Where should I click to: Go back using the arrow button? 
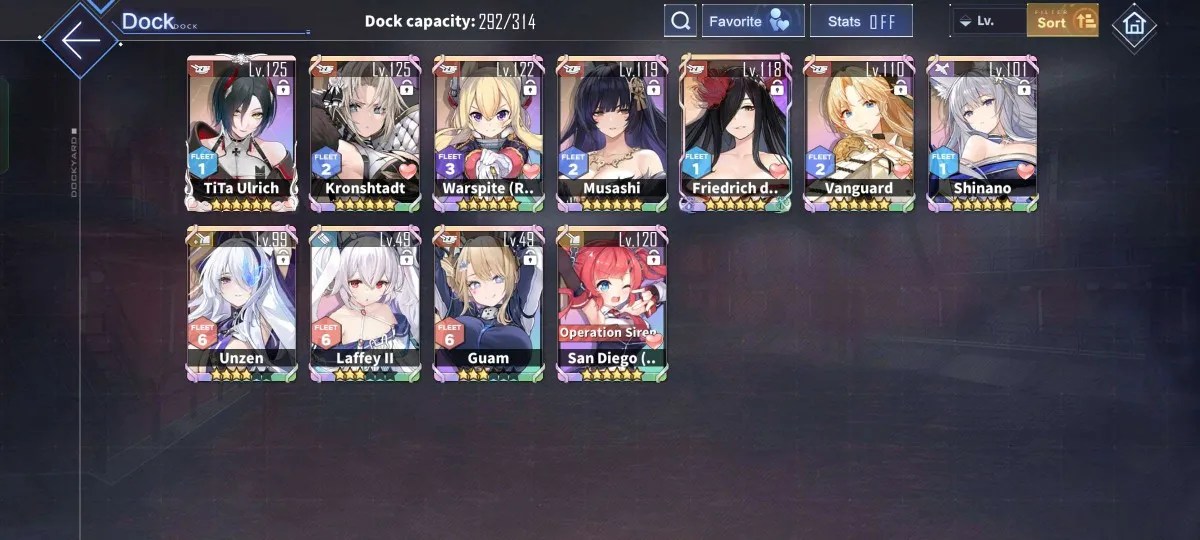[x=80, y=40]
